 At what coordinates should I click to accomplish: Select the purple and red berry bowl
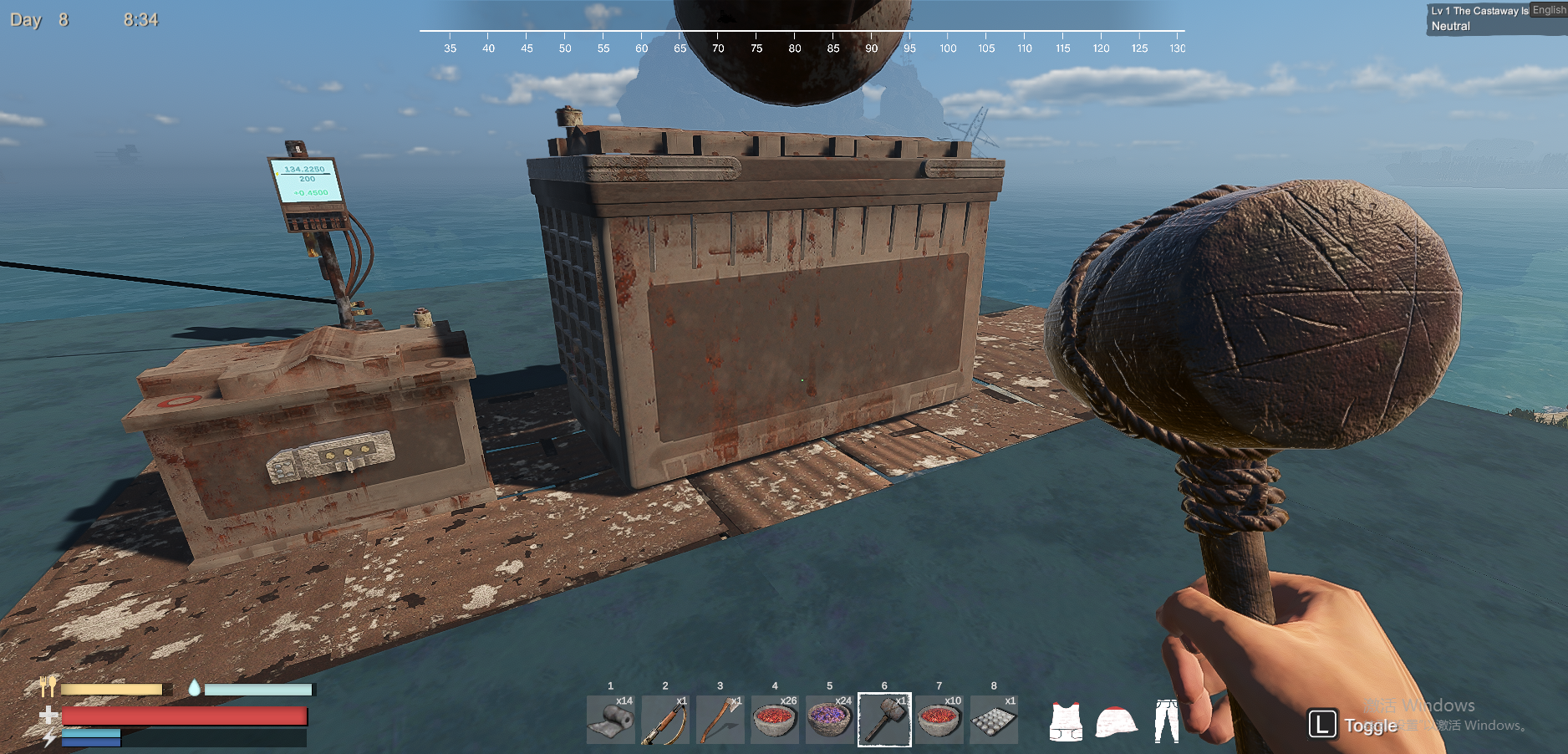[830, 720]
